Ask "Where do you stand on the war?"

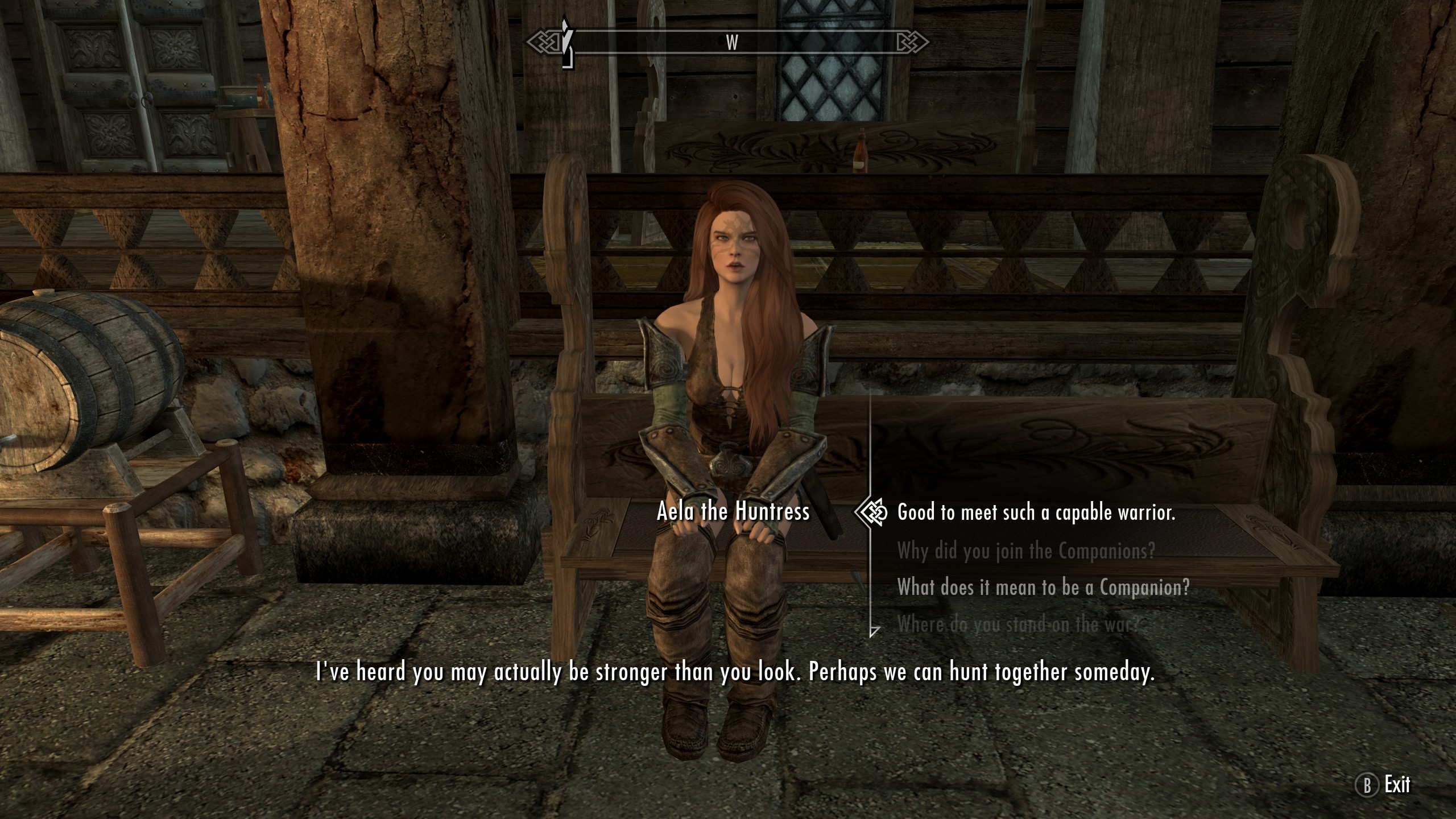point(1018,624)
